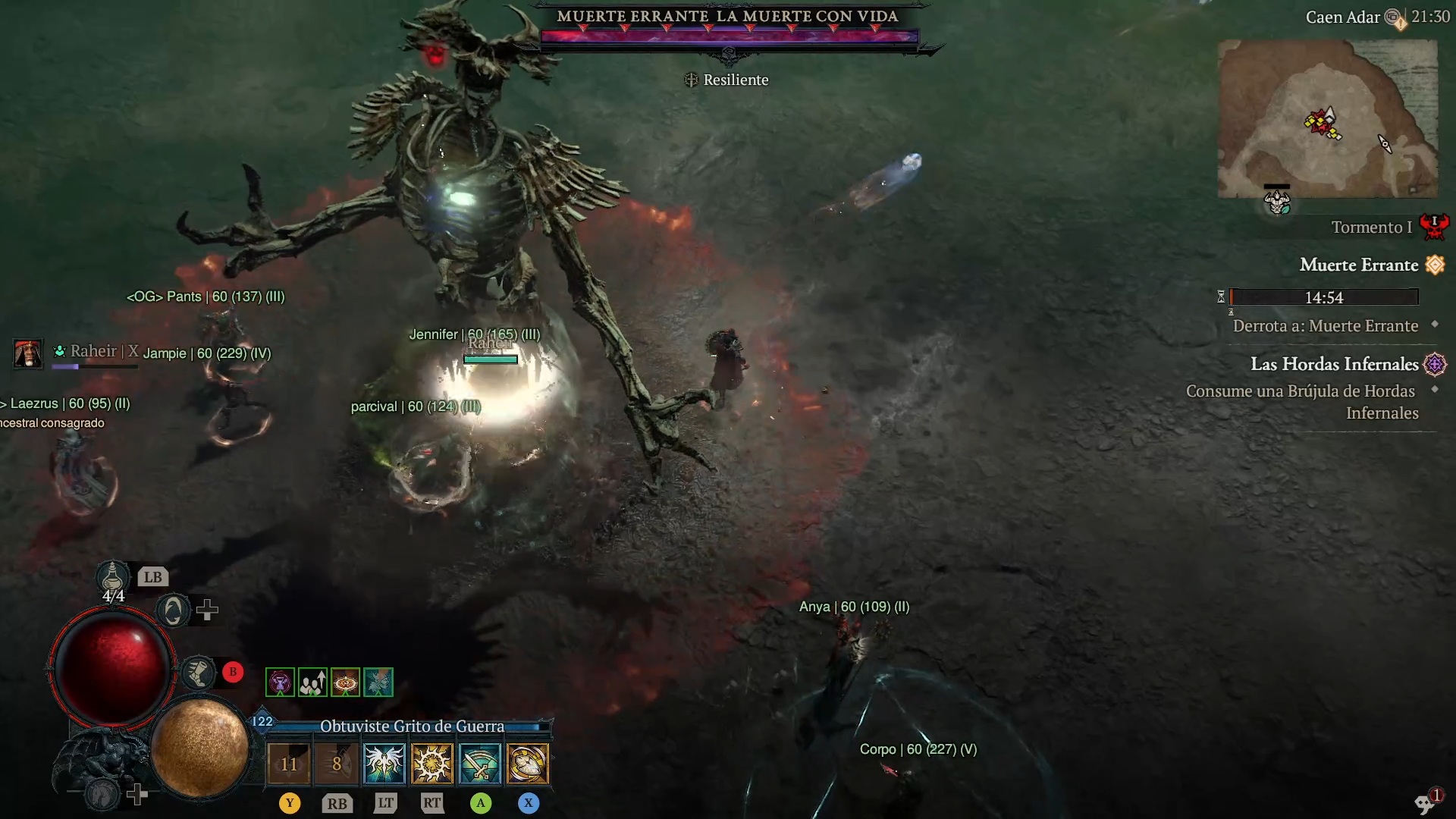Inspect the party bonus buff icon
The width and height of the screenshot is (1456, 819).
click(x=312, y=682)
